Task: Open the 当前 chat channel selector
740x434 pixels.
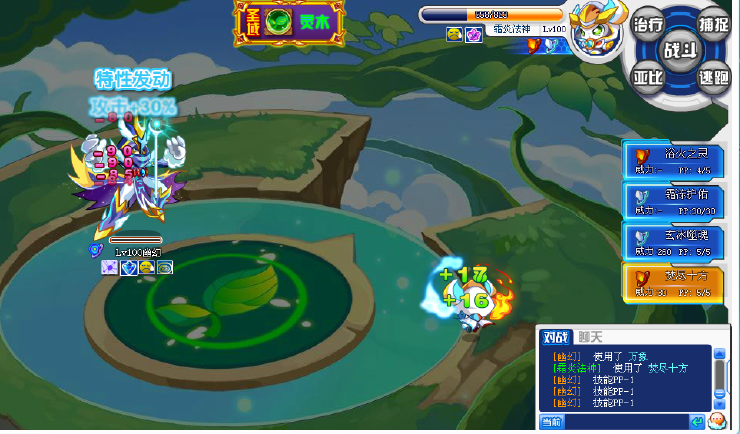Action: click(552, 421)
